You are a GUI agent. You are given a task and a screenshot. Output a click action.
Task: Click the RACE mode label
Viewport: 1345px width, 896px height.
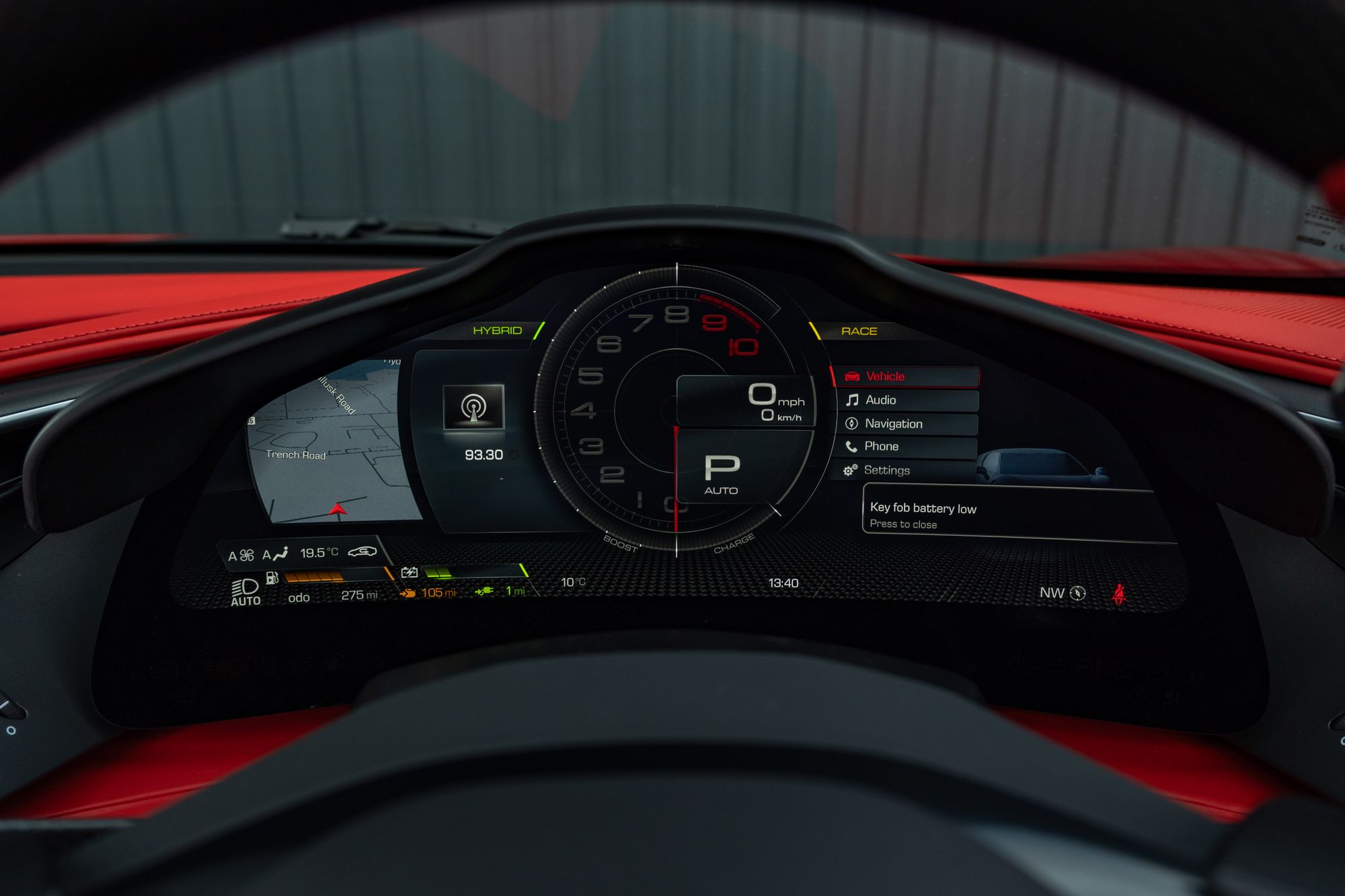tap(859, 331)
